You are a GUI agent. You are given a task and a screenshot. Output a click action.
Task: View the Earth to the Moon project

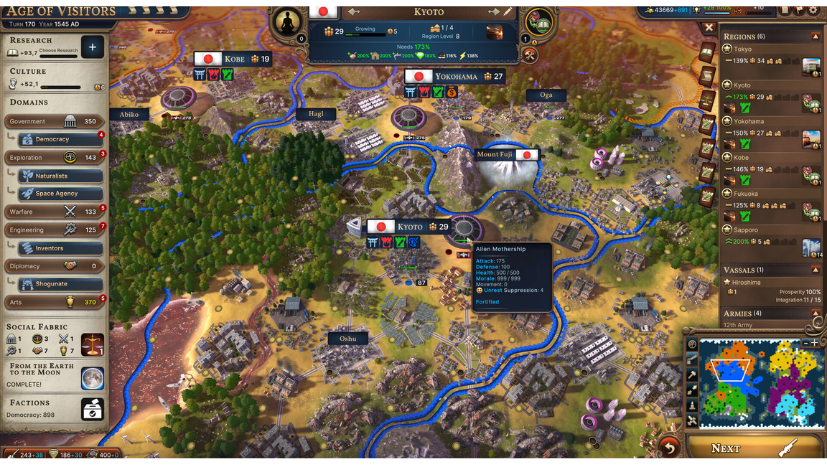tap(93, 377)
